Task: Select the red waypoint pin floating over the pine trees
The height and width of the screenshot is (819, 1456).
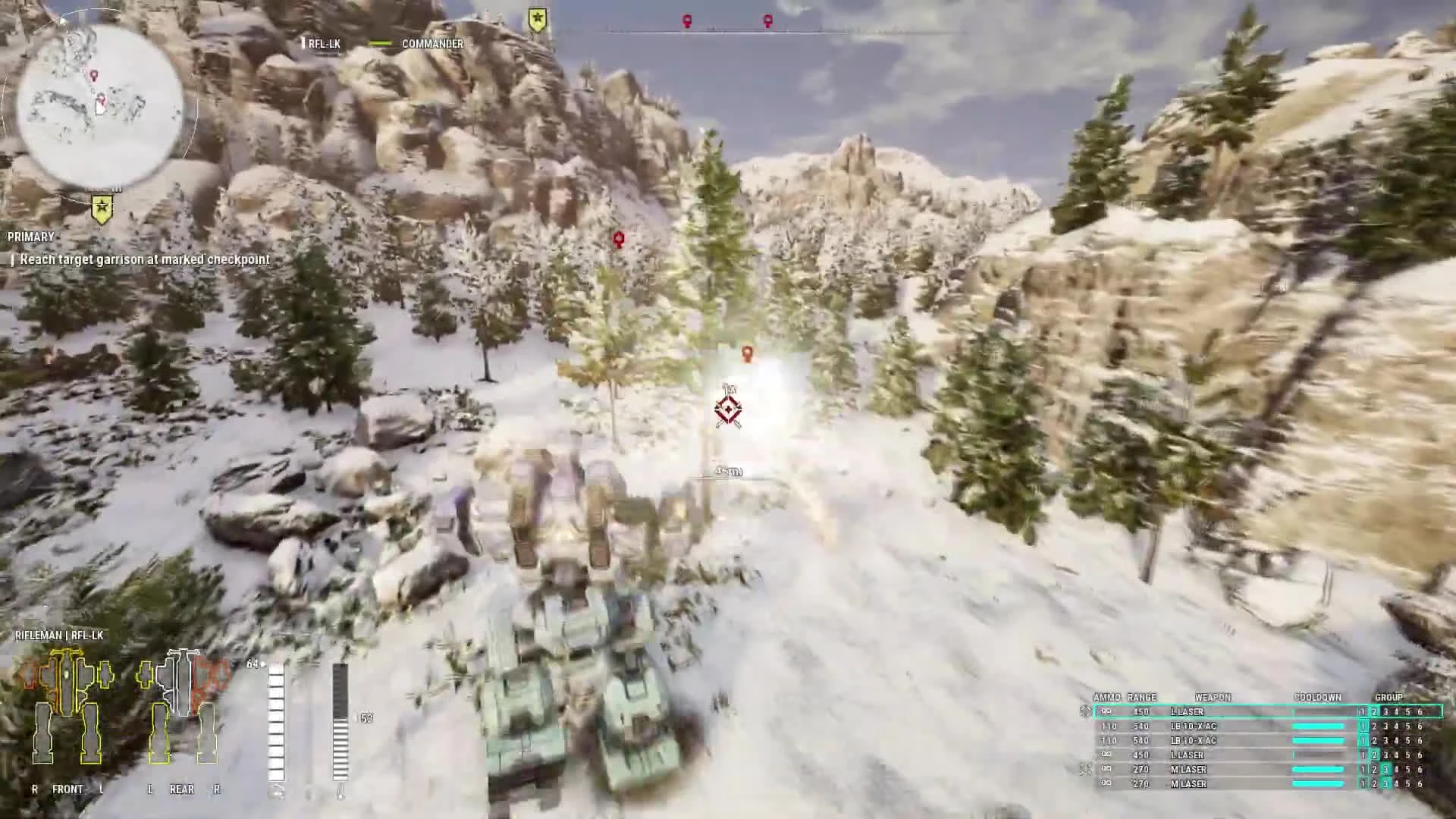Action: coord(620,239)
